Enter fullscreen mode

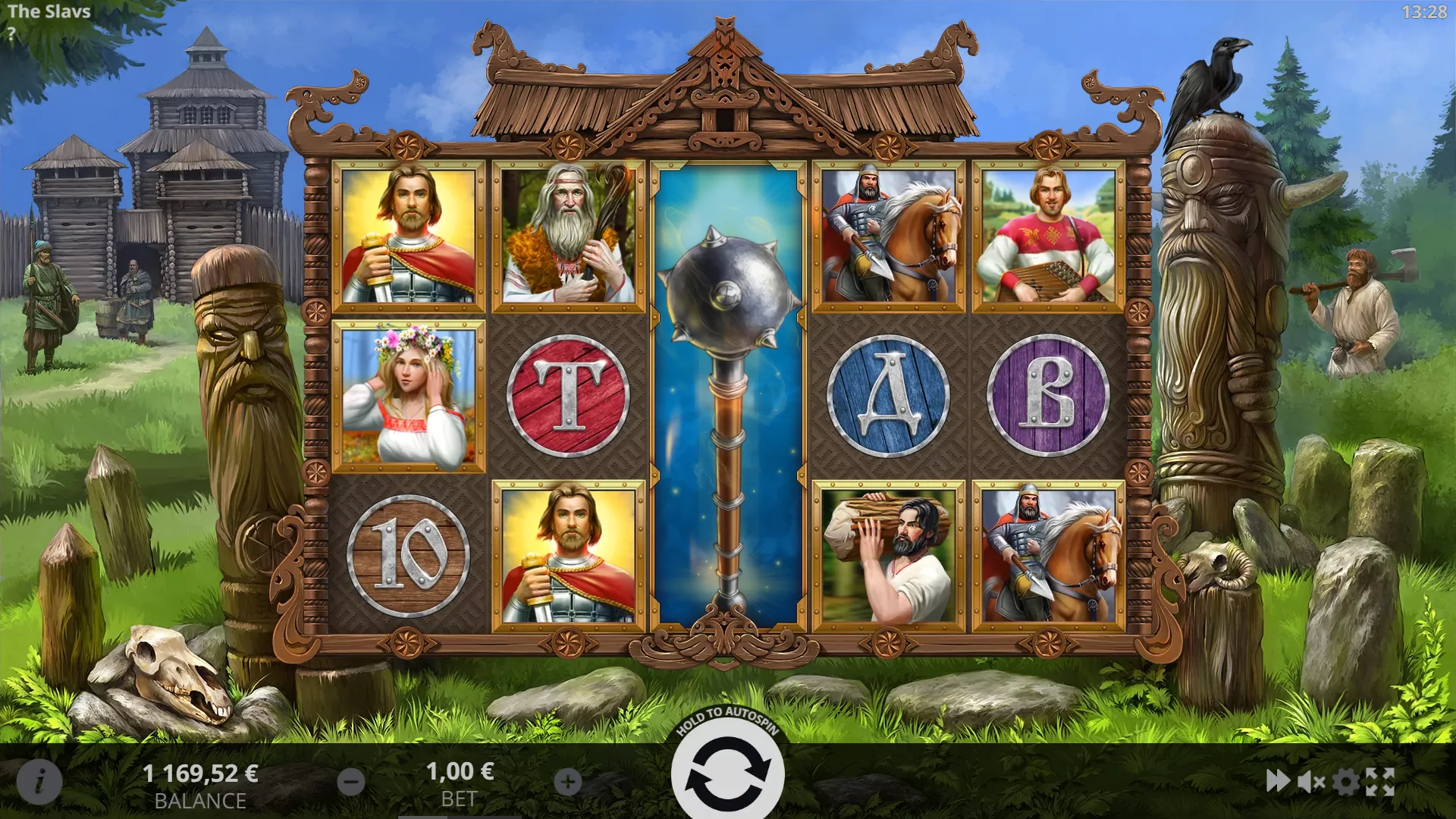1380,782
